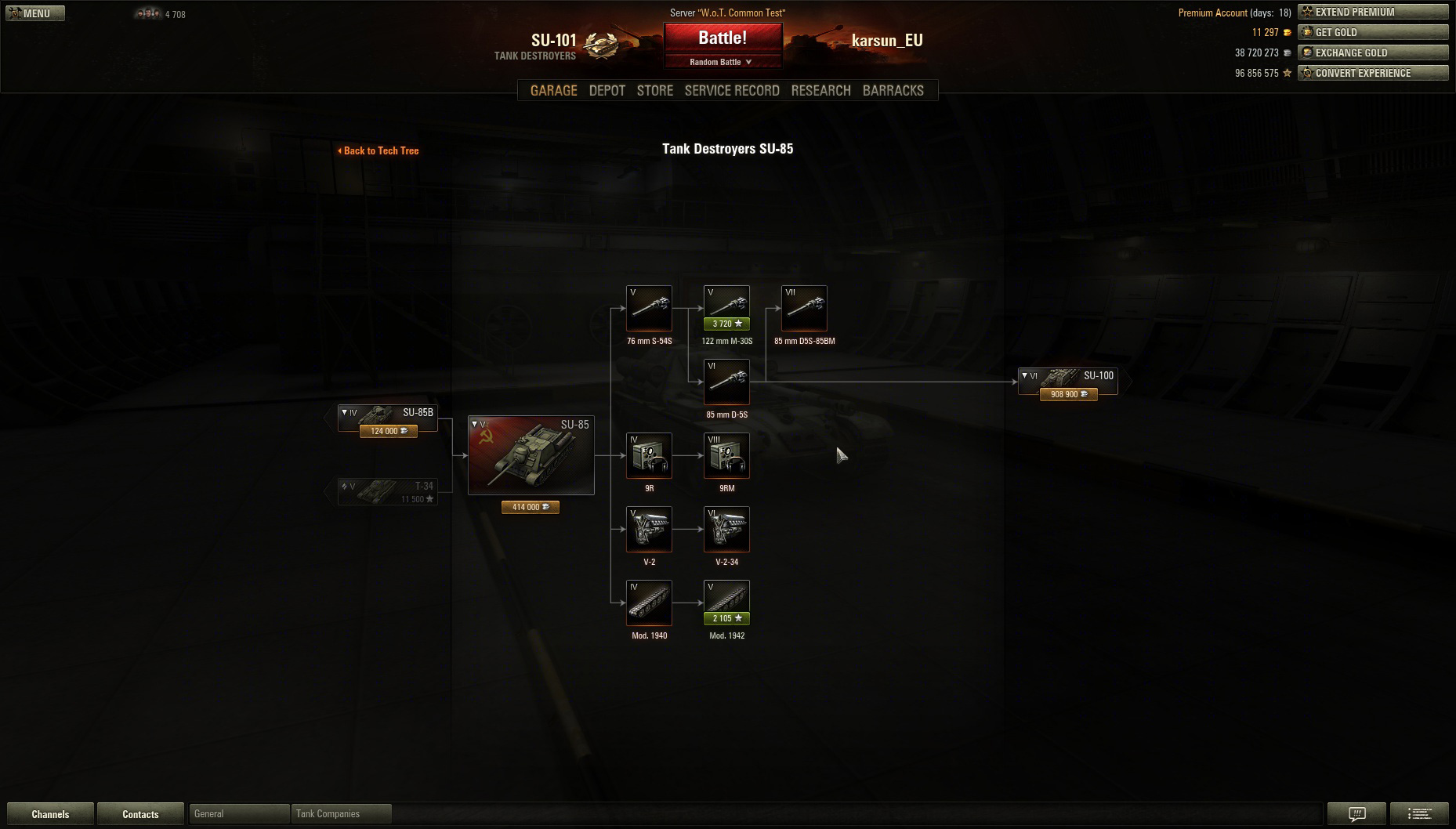Switch to the Barracks tab
1456x829 pixels.
893,90
